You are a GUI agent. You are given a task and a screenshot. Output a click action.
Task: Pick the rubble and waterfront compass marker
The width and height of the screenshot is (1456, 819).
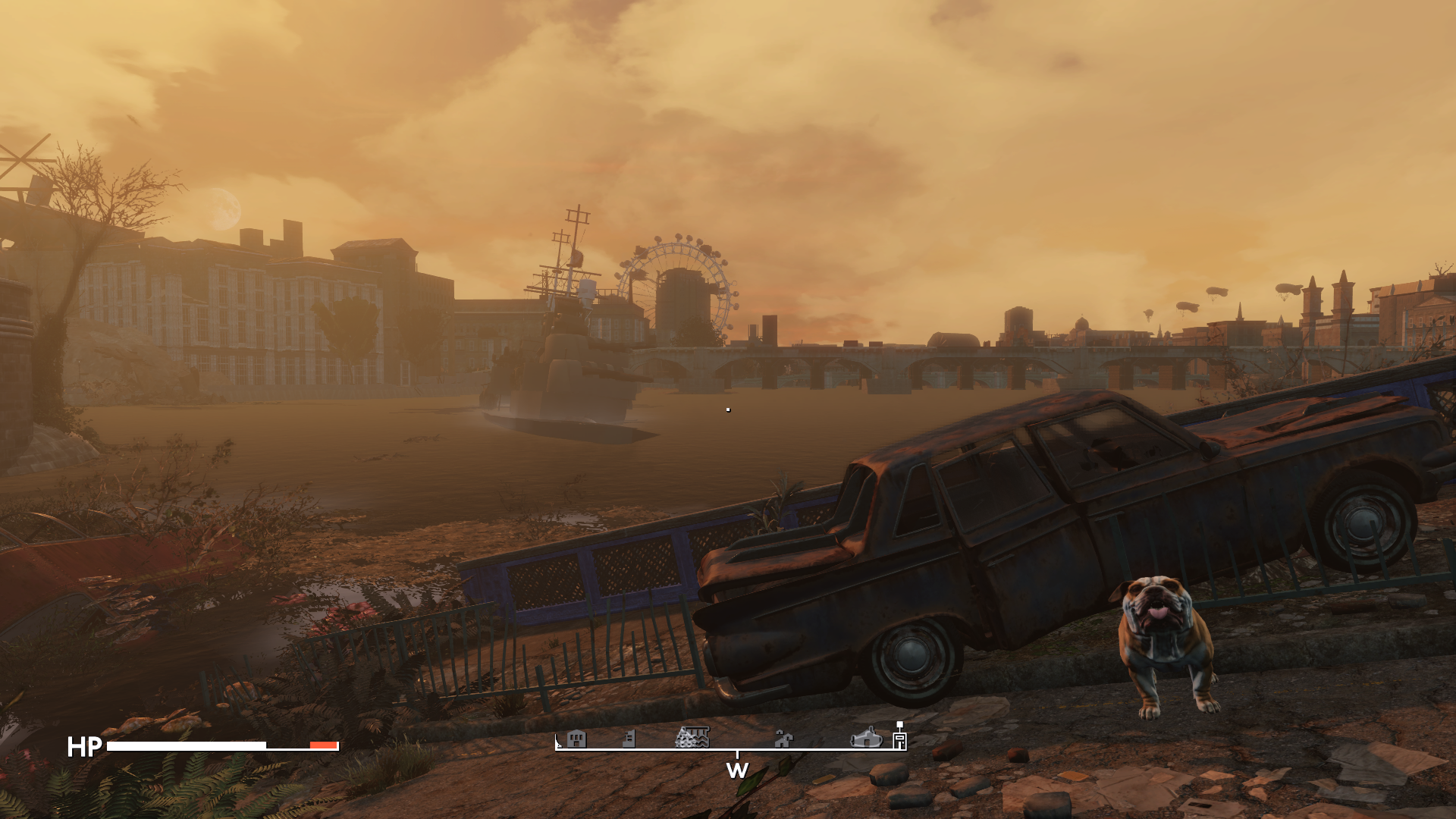692,736
